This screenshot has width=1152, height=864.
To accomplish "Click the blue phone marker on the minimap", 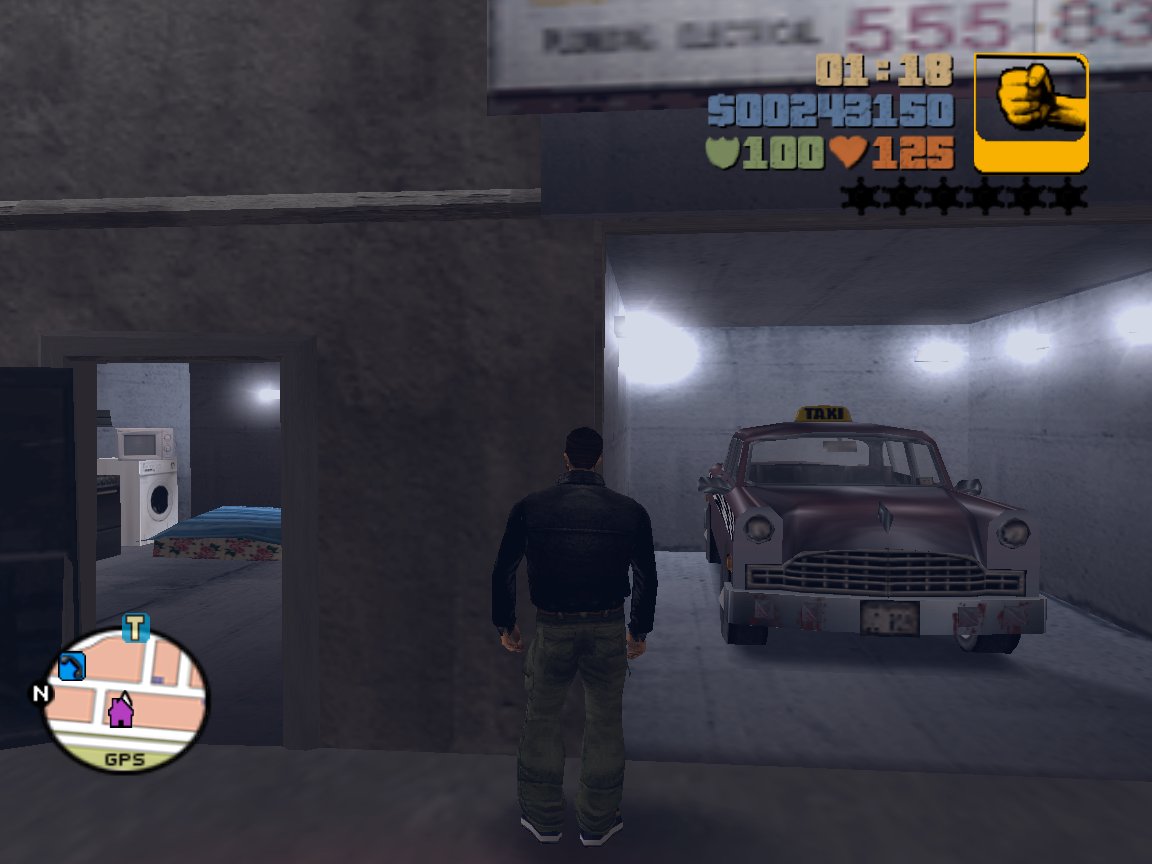I will pos(72,666).
